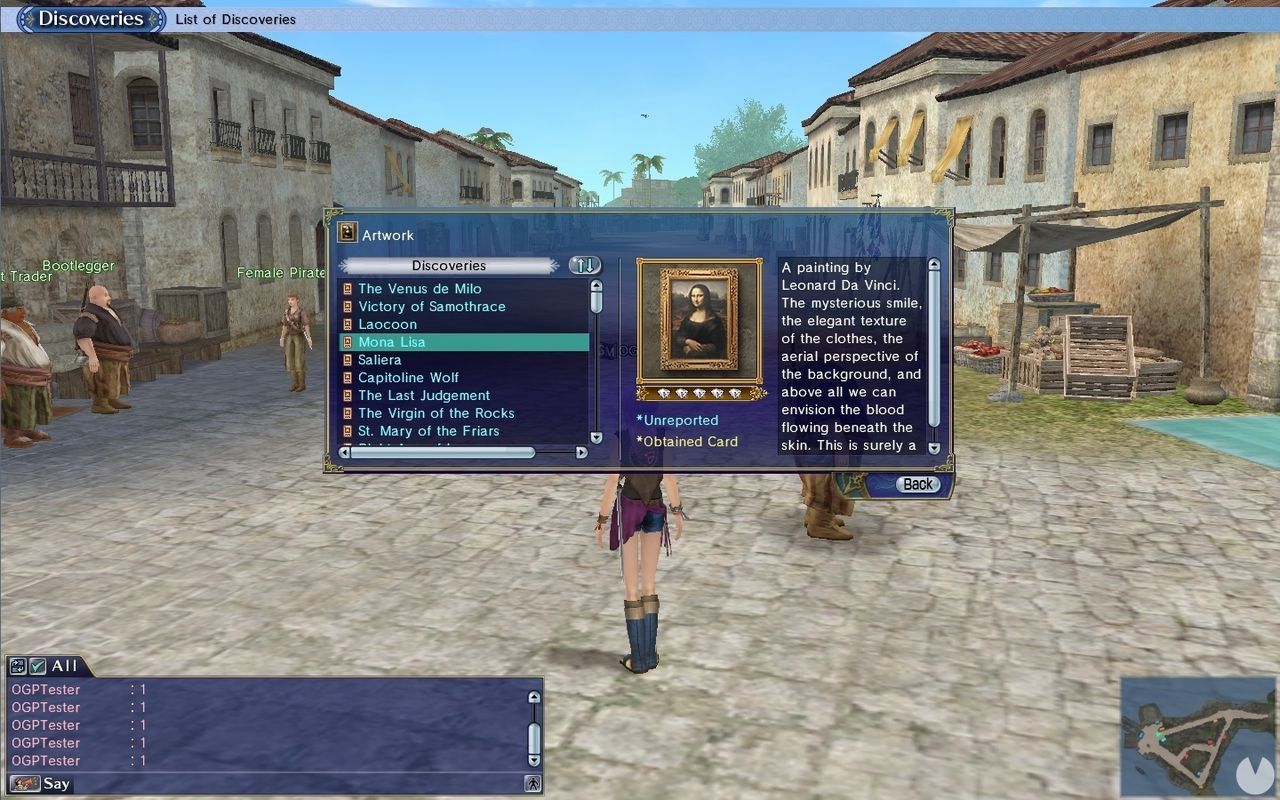Image resolution: width=1280 pixels, height=800 pixels.
Task: Click the book icon beside The Venus de Milo
Action: pyautogui.click(x=350, y=288)
